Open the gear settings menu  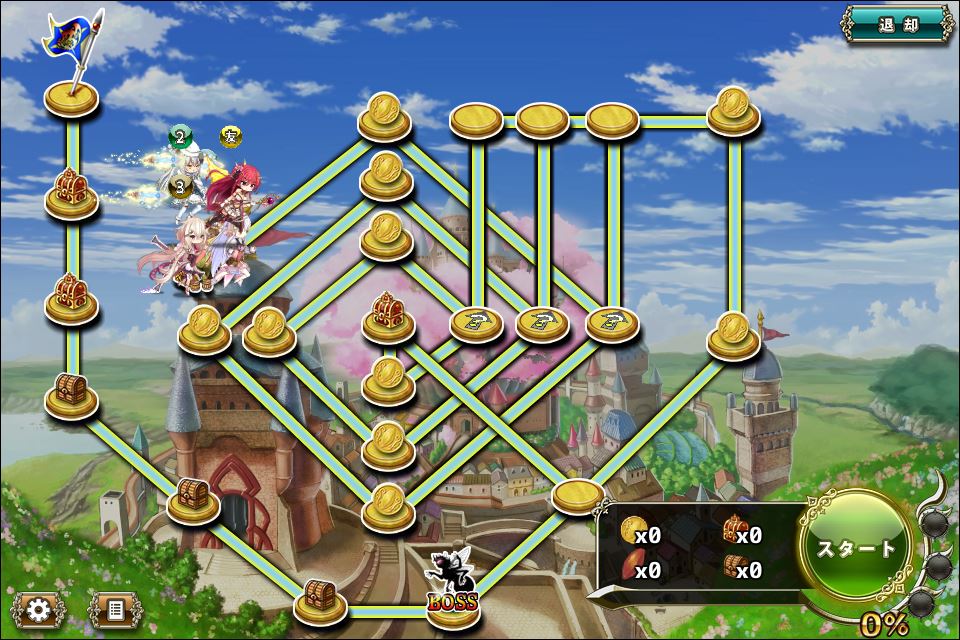click(x=39, y=608)
